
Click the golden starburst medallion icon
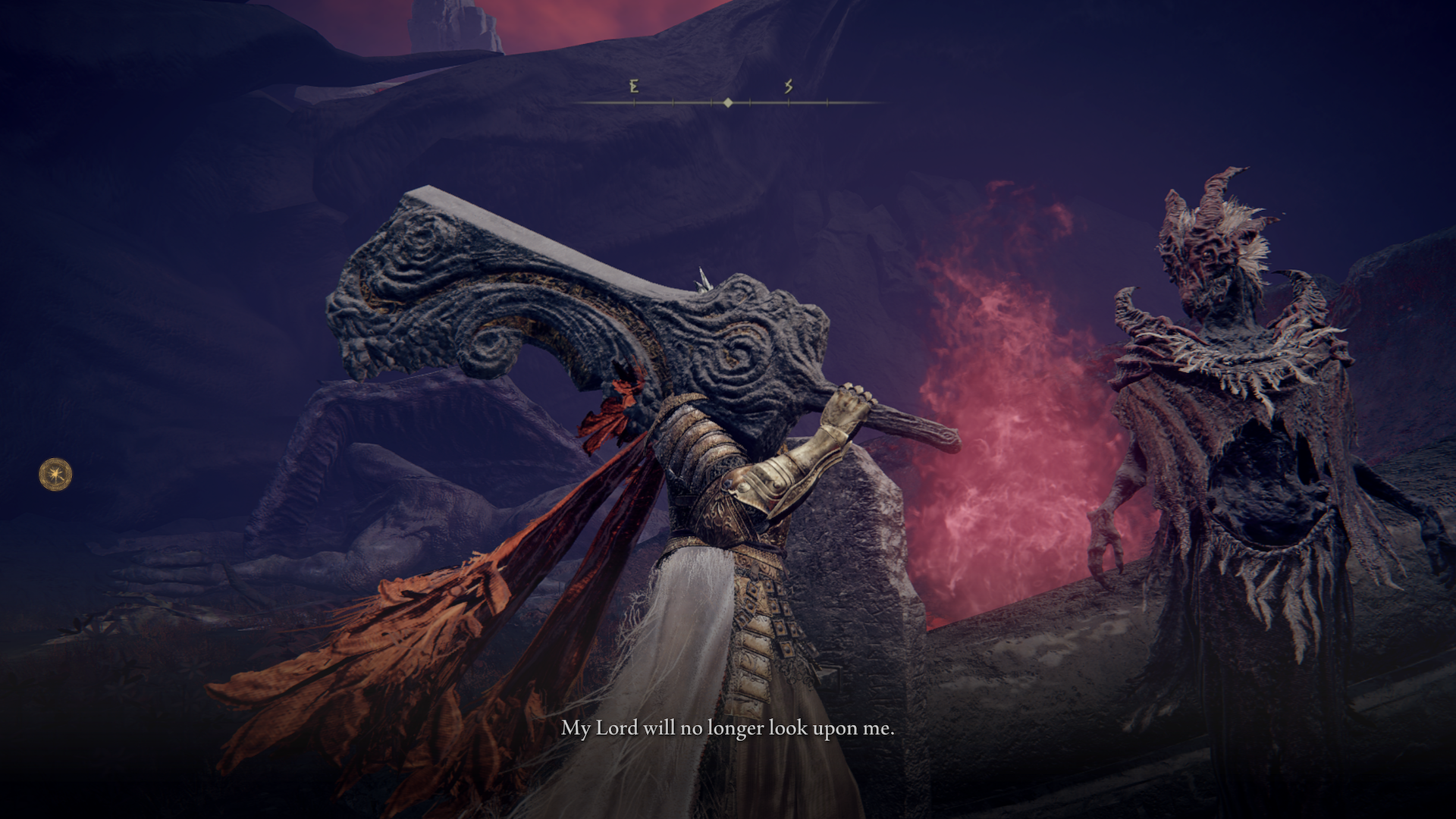55,475
